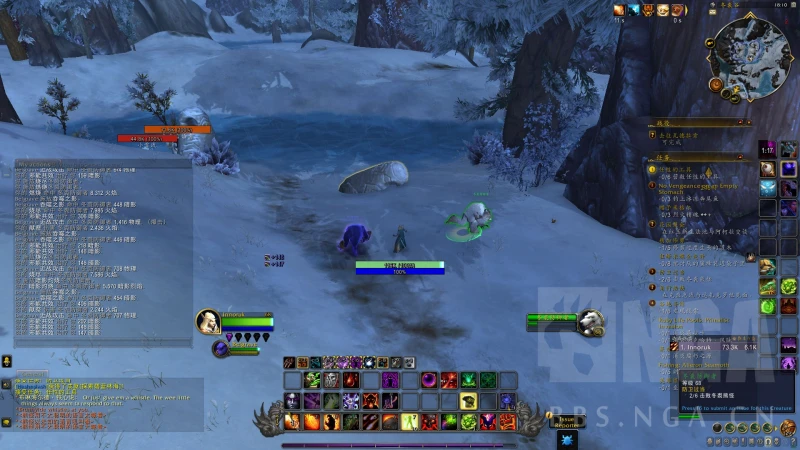Image resolution: width=800 pixels, height=450 pixels.
Task: Use the purple orb ability
Action: tap(429, 380)
